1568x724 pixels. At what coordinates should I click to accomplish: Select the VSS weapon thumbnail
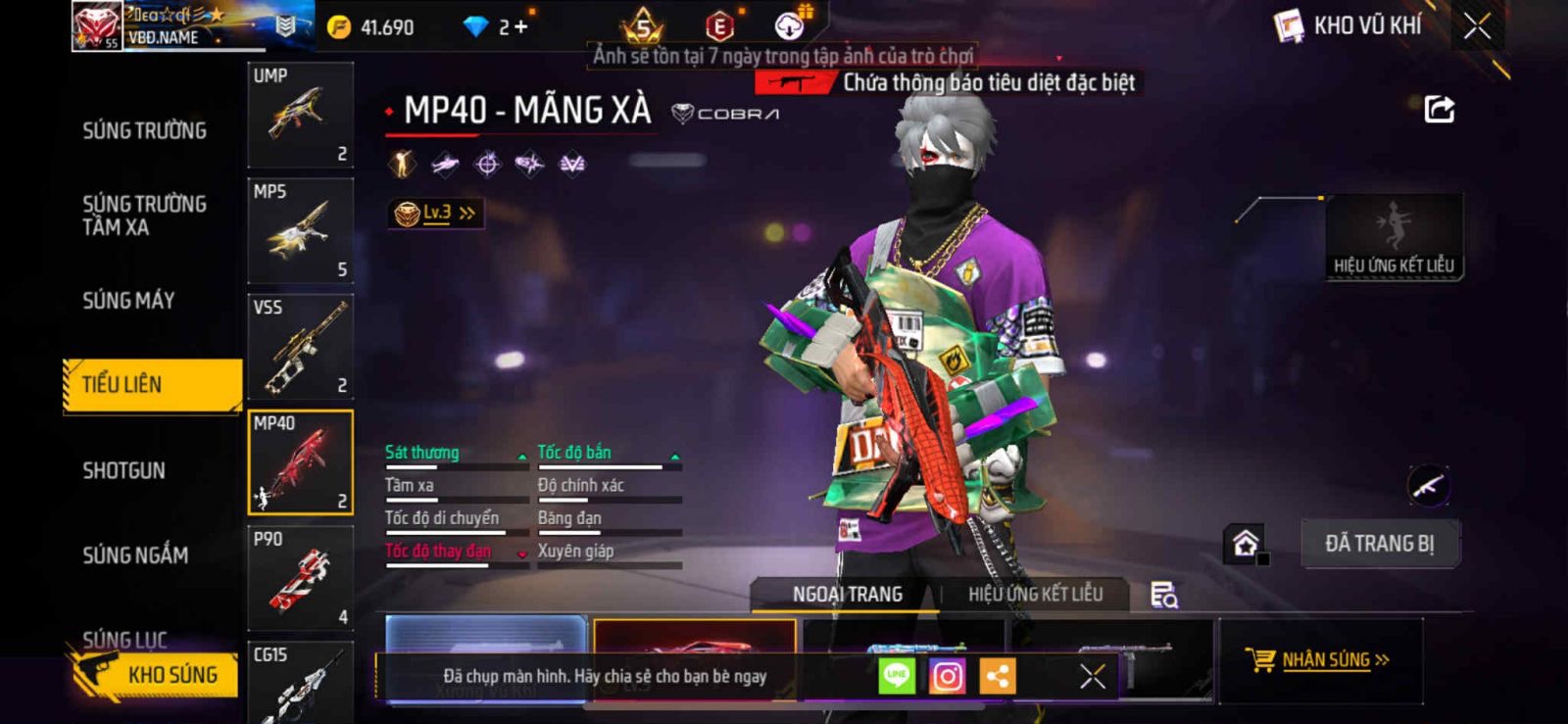300,347
